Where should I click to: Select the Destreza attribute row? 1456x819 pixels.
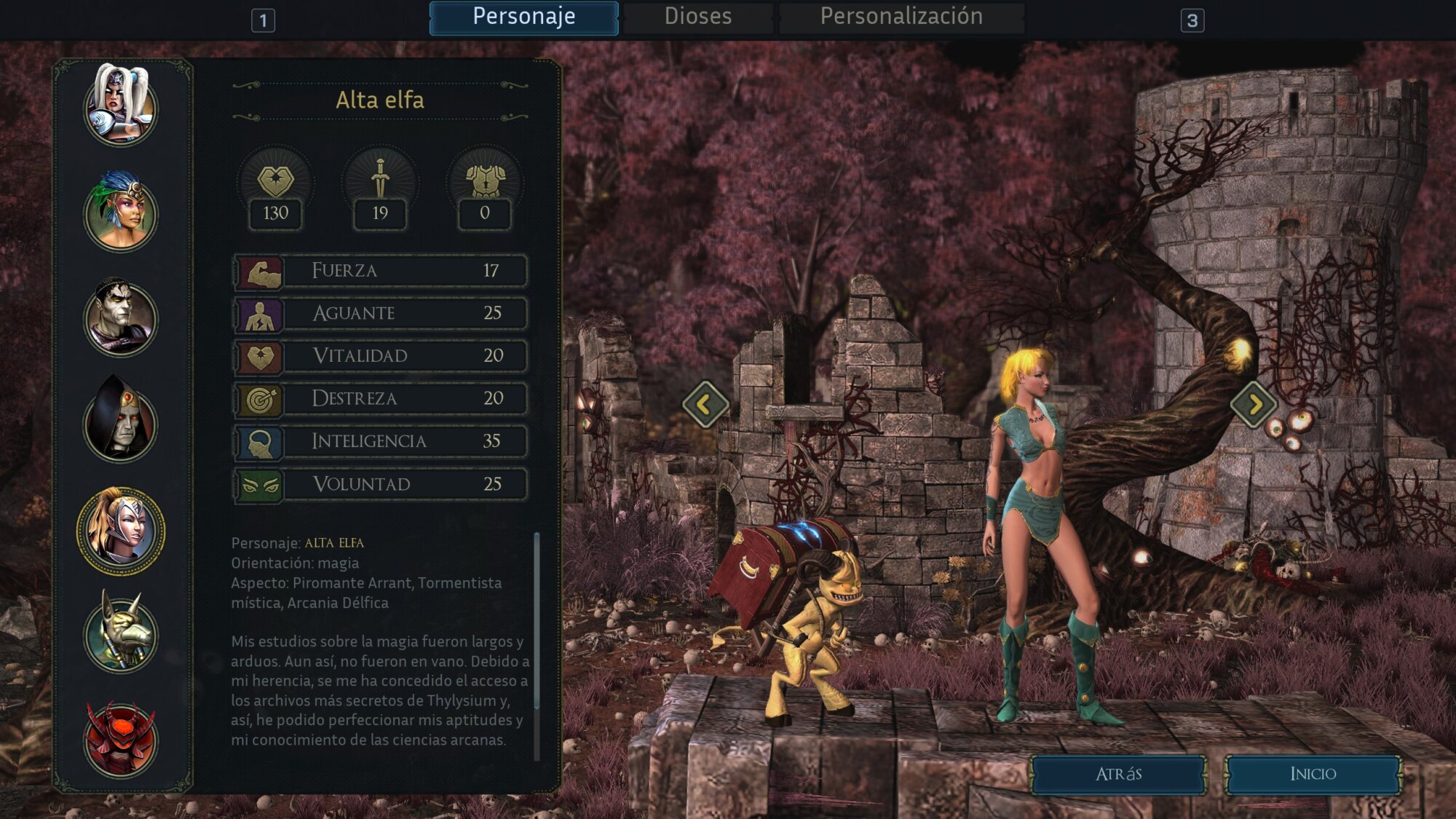pyautogui.click(x=380, y=399)
